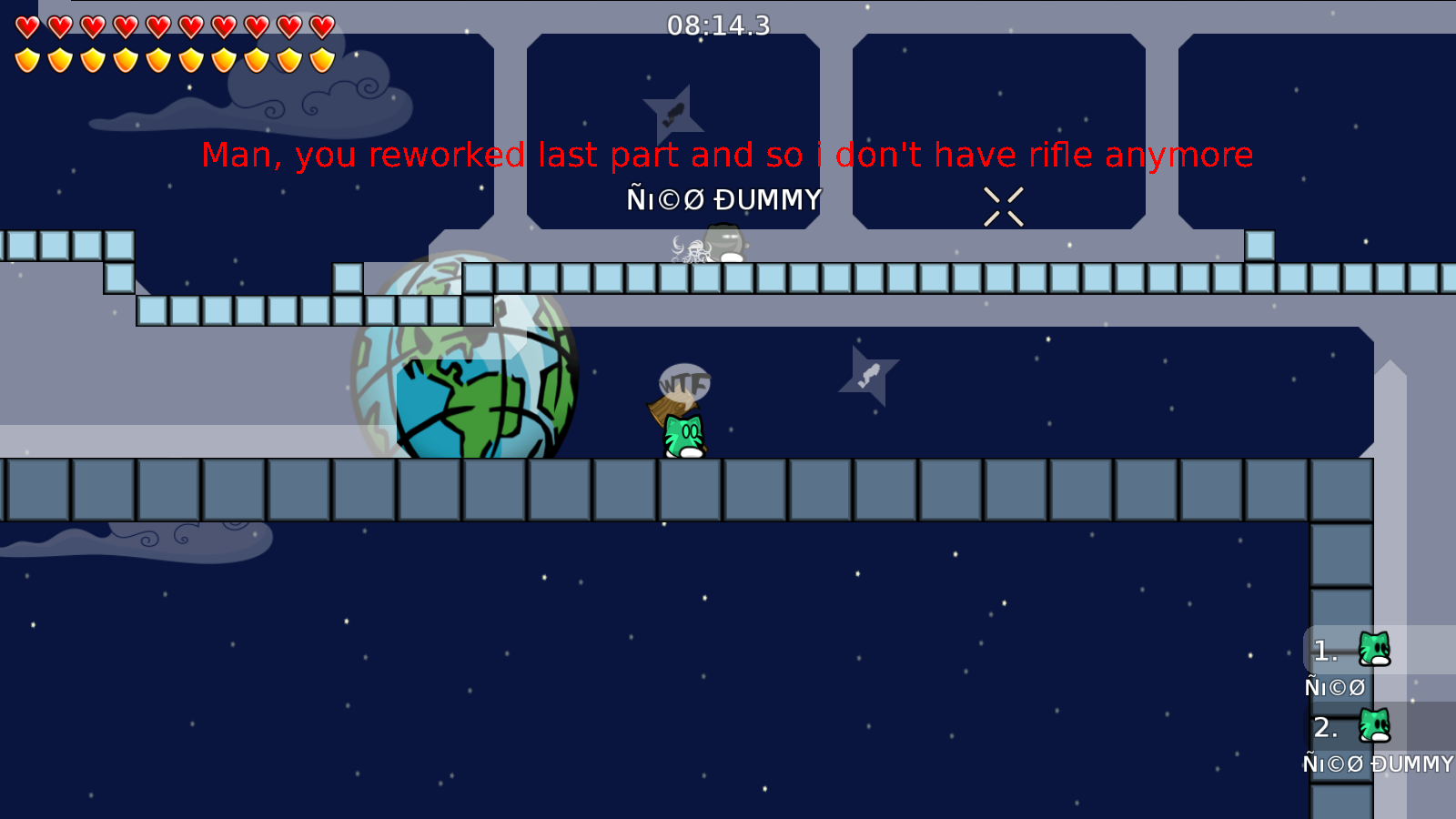Click the first red heart in the health bar
Screen dimensions: 1456x819
point(26,27)
